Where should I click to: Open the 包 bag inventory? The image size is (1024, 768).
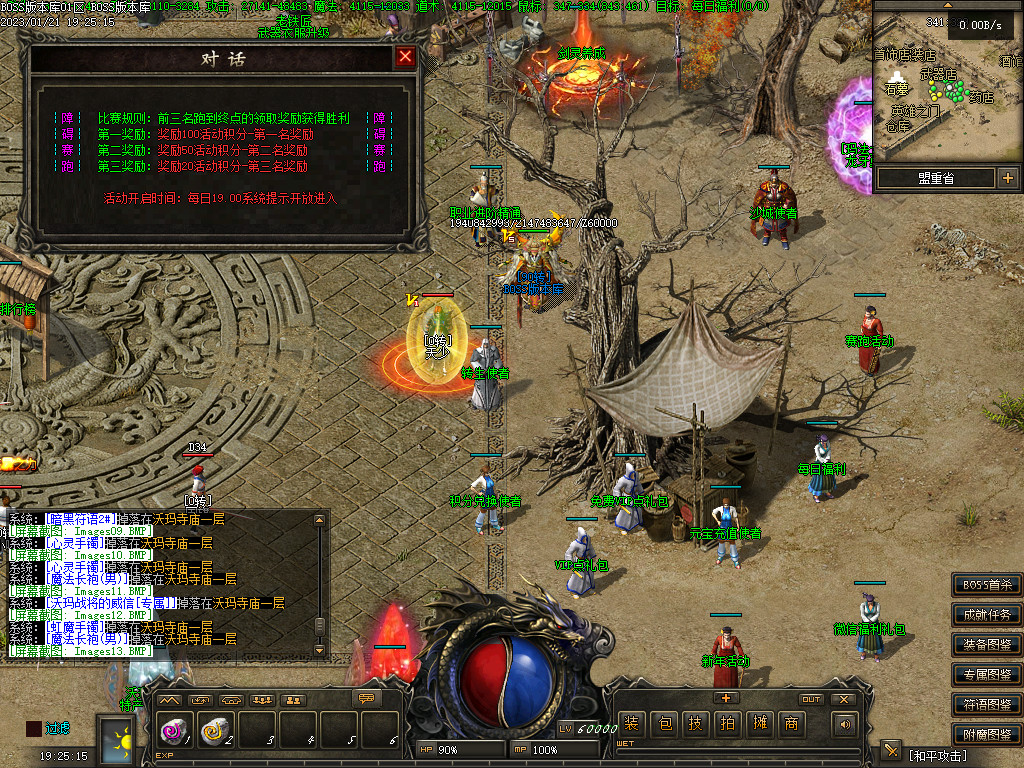point(664,724)
